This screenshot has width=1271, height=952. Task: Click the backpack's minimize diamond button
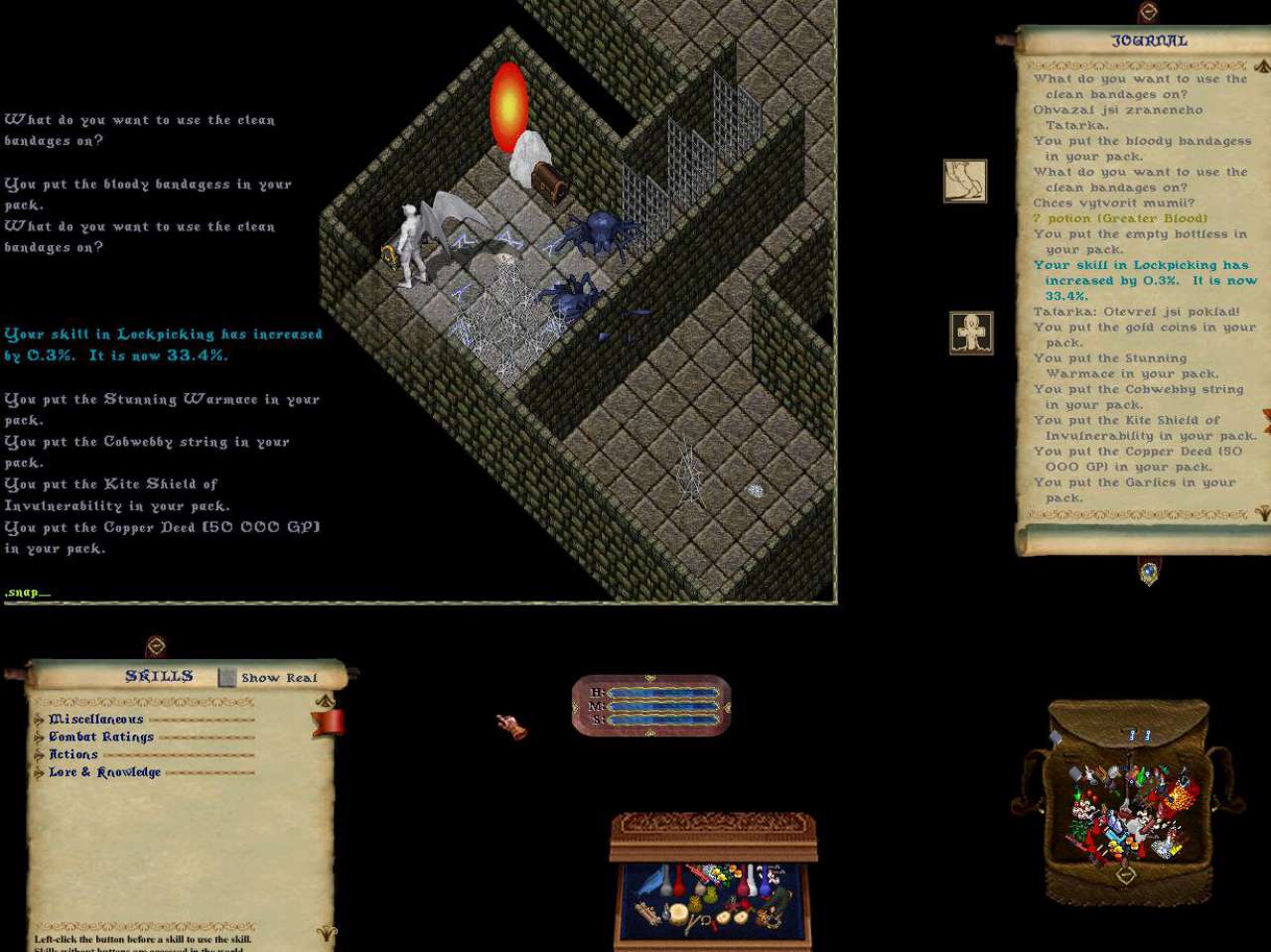click(x=1125, y=875)
